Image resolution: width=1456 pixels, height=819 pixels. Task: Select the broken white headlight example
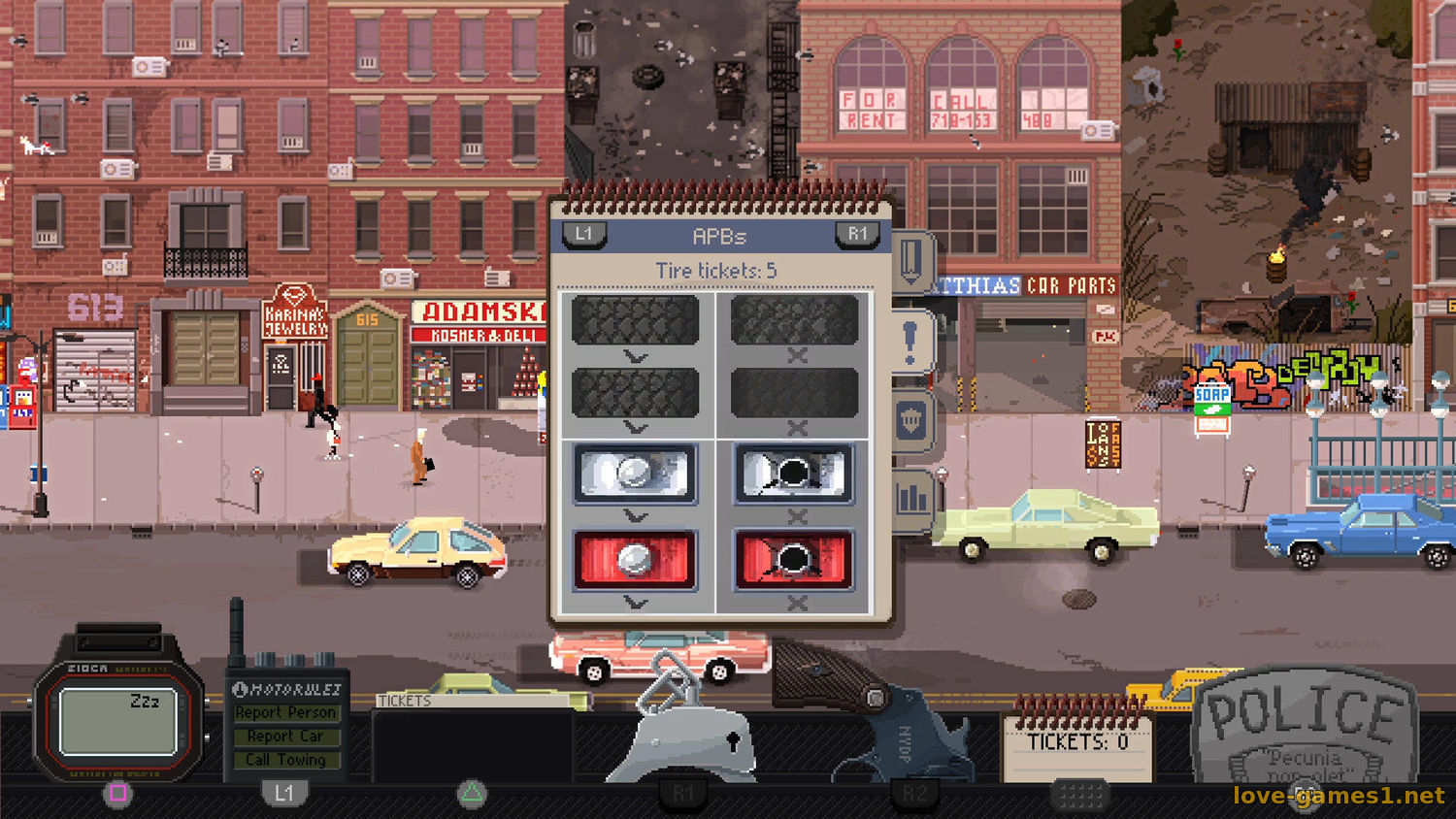(794, 474)
